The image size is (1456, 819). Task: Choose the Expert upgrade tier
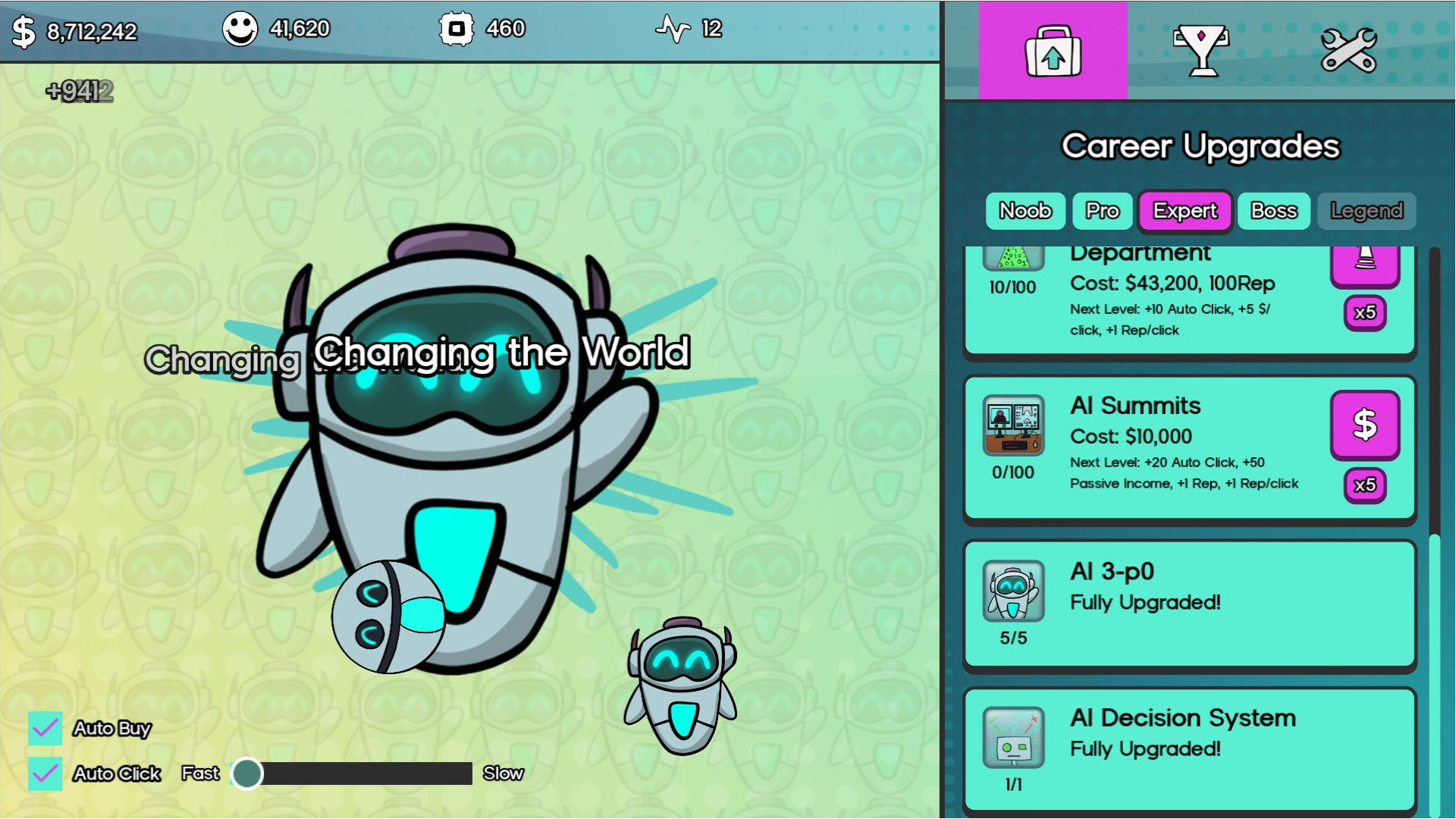point(1185,211)
